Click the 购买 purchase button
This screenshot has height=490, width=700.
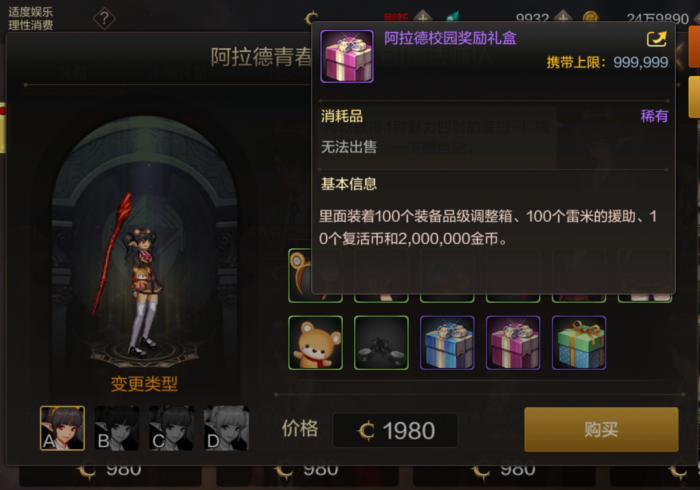601,430
